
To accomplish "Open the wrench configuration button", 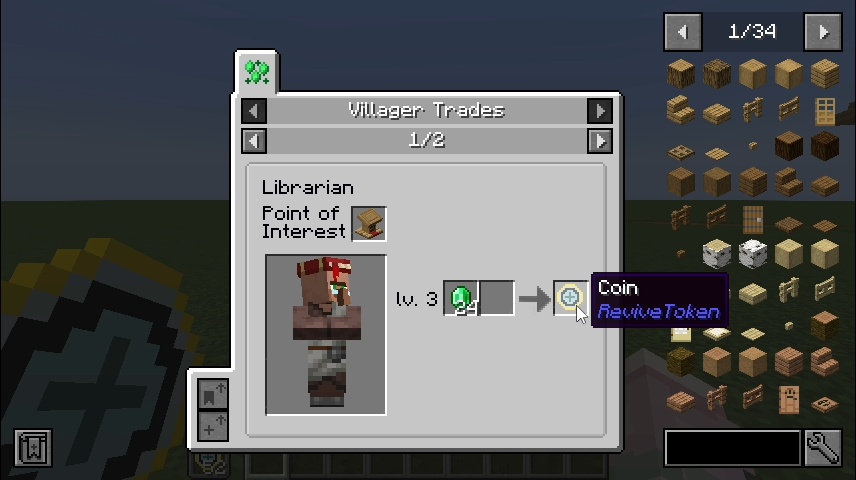I will tap(823, 448).
